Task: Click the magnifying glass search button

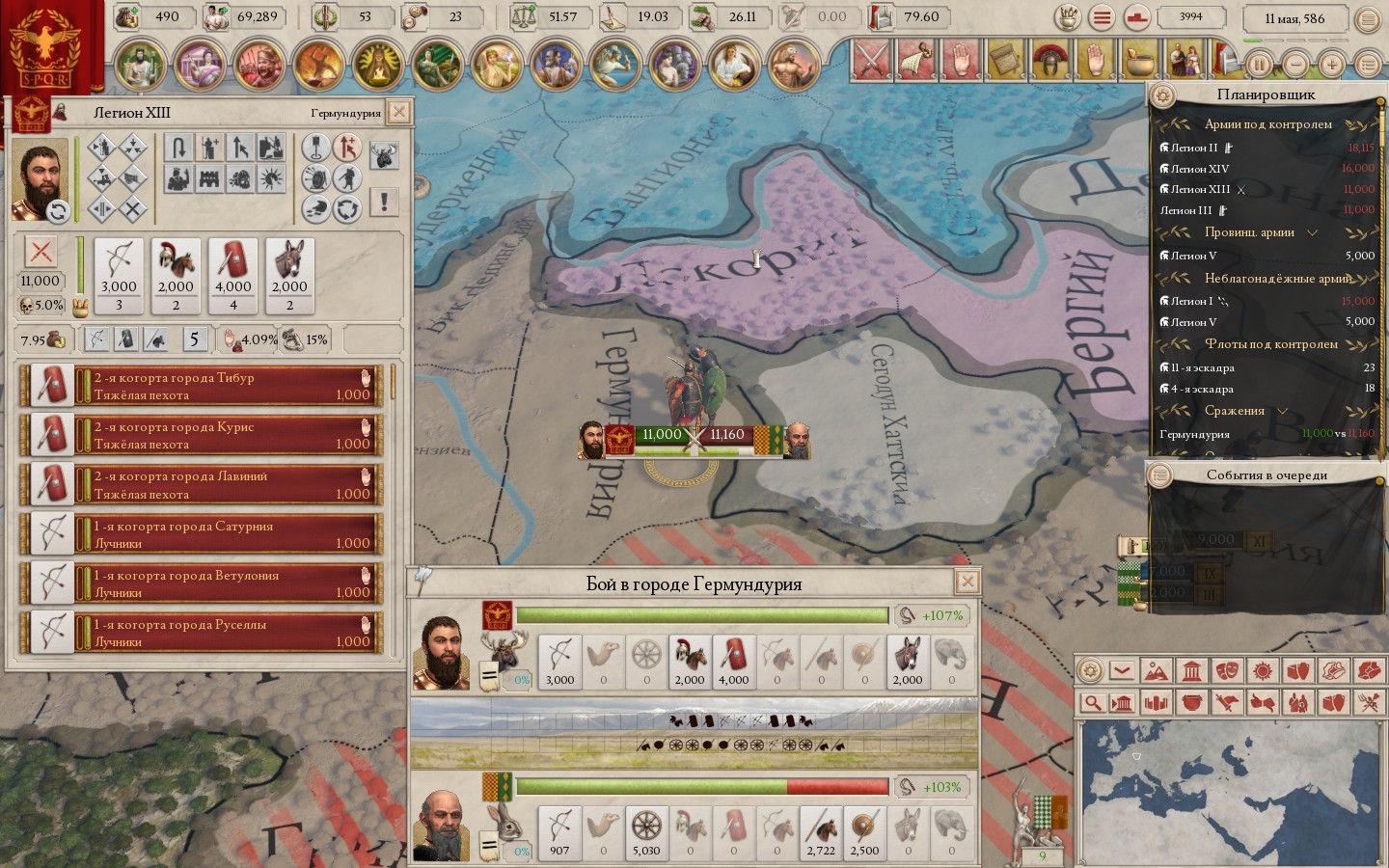Action: click(1091, 703)
